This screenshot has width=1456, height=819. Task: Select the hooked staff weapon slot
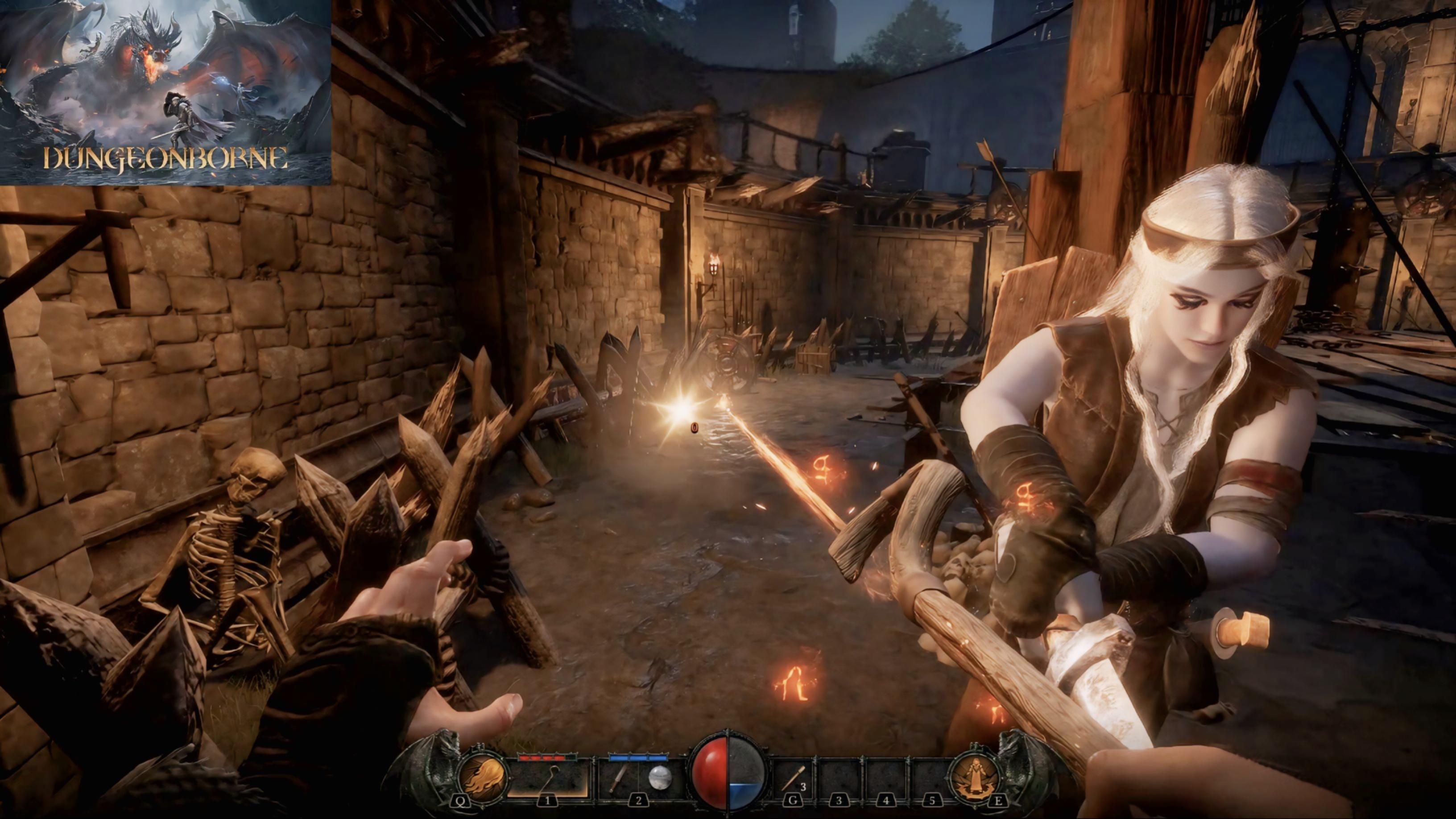tap(547, 778)
